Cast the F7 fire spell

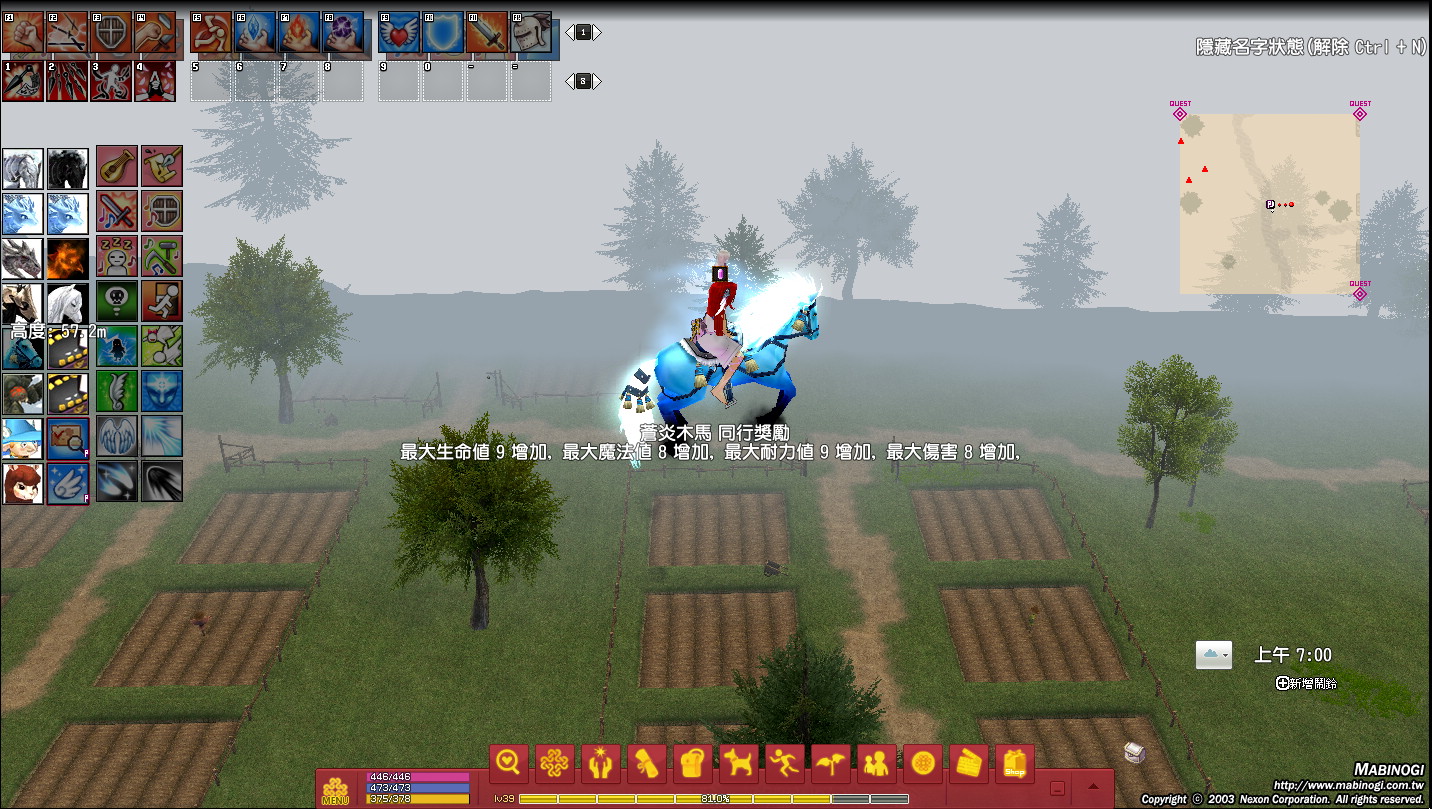tap(299, 33)
